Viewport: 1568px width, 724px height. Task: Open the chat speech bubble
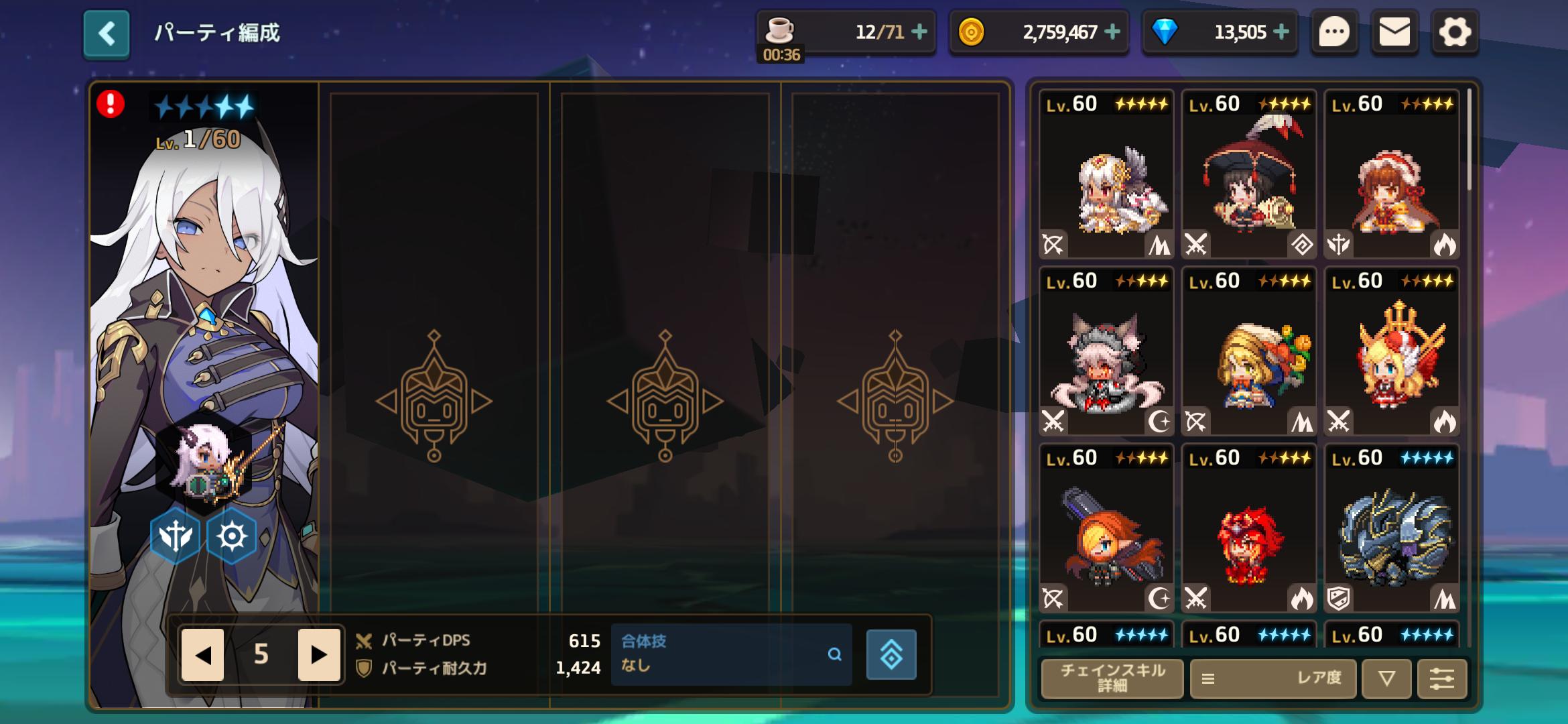1333,32
